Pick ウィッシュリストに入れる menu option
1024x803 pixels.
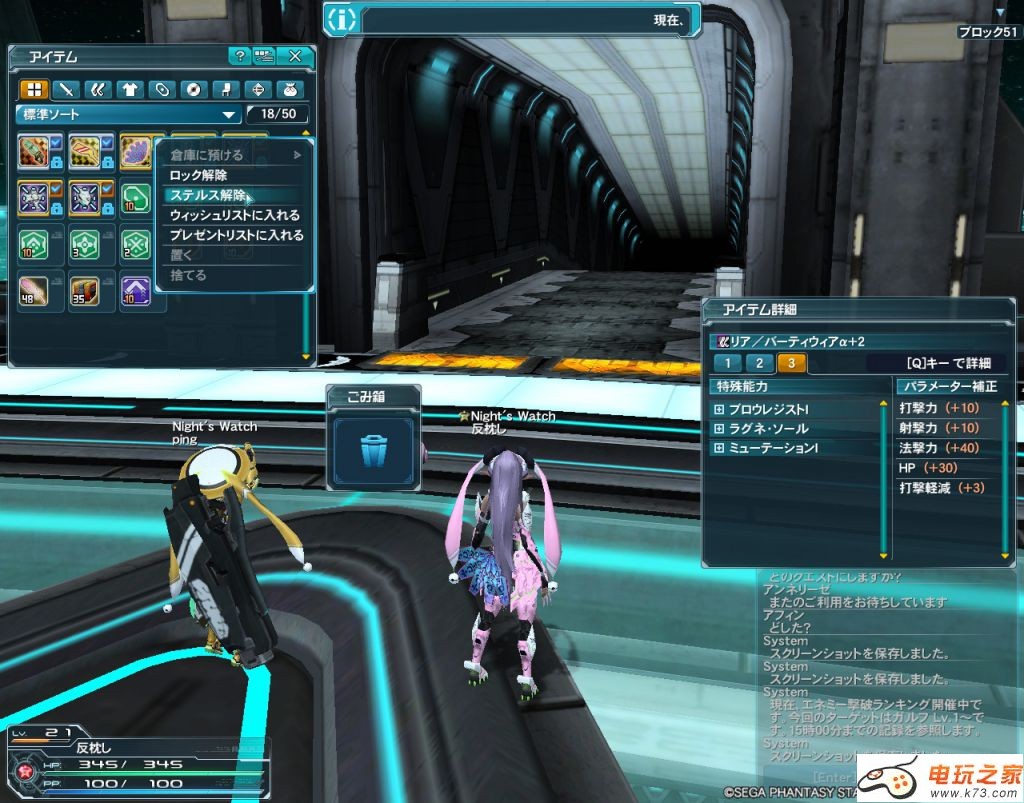pos(235,215)
